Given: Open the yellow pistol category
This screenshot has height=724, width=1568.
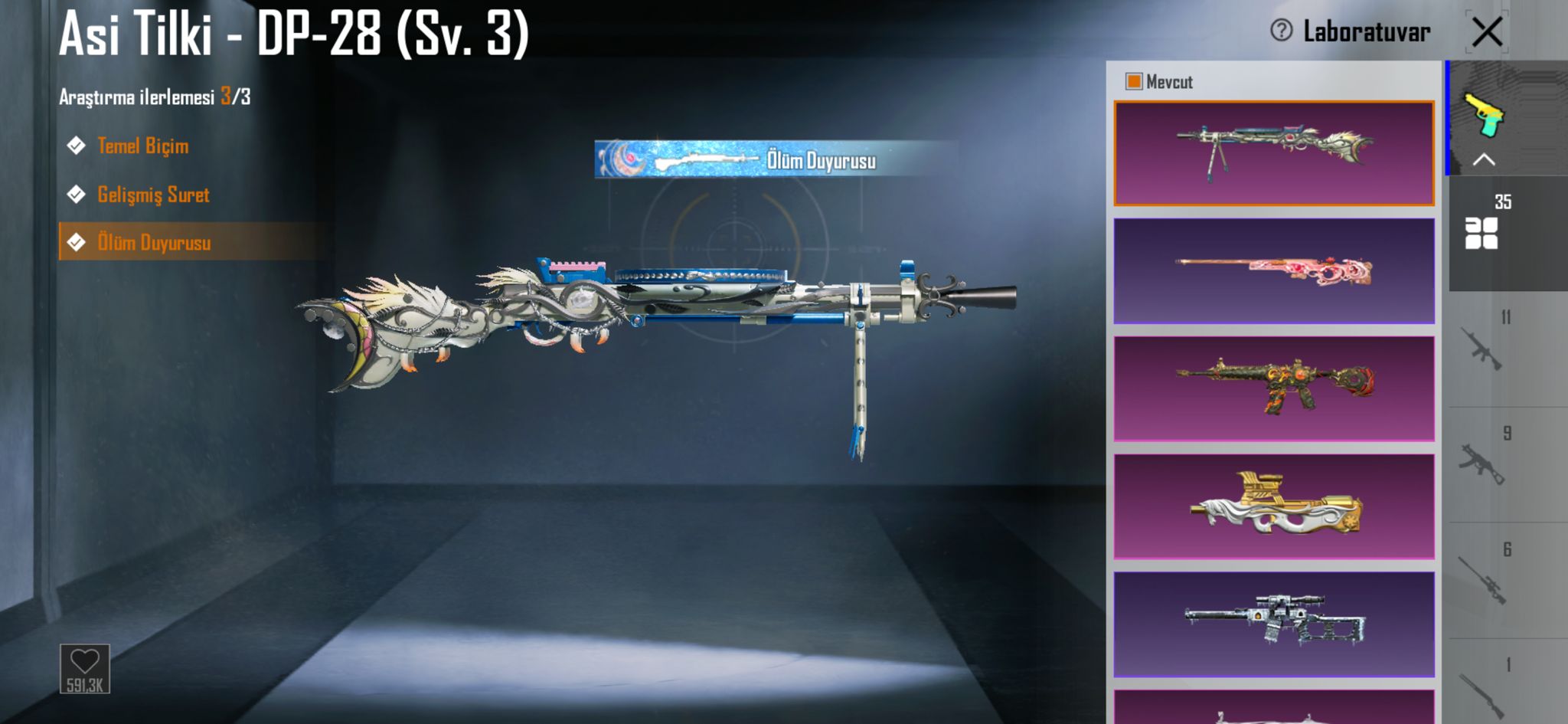Looking at the screenshot, I should 1483,115.
